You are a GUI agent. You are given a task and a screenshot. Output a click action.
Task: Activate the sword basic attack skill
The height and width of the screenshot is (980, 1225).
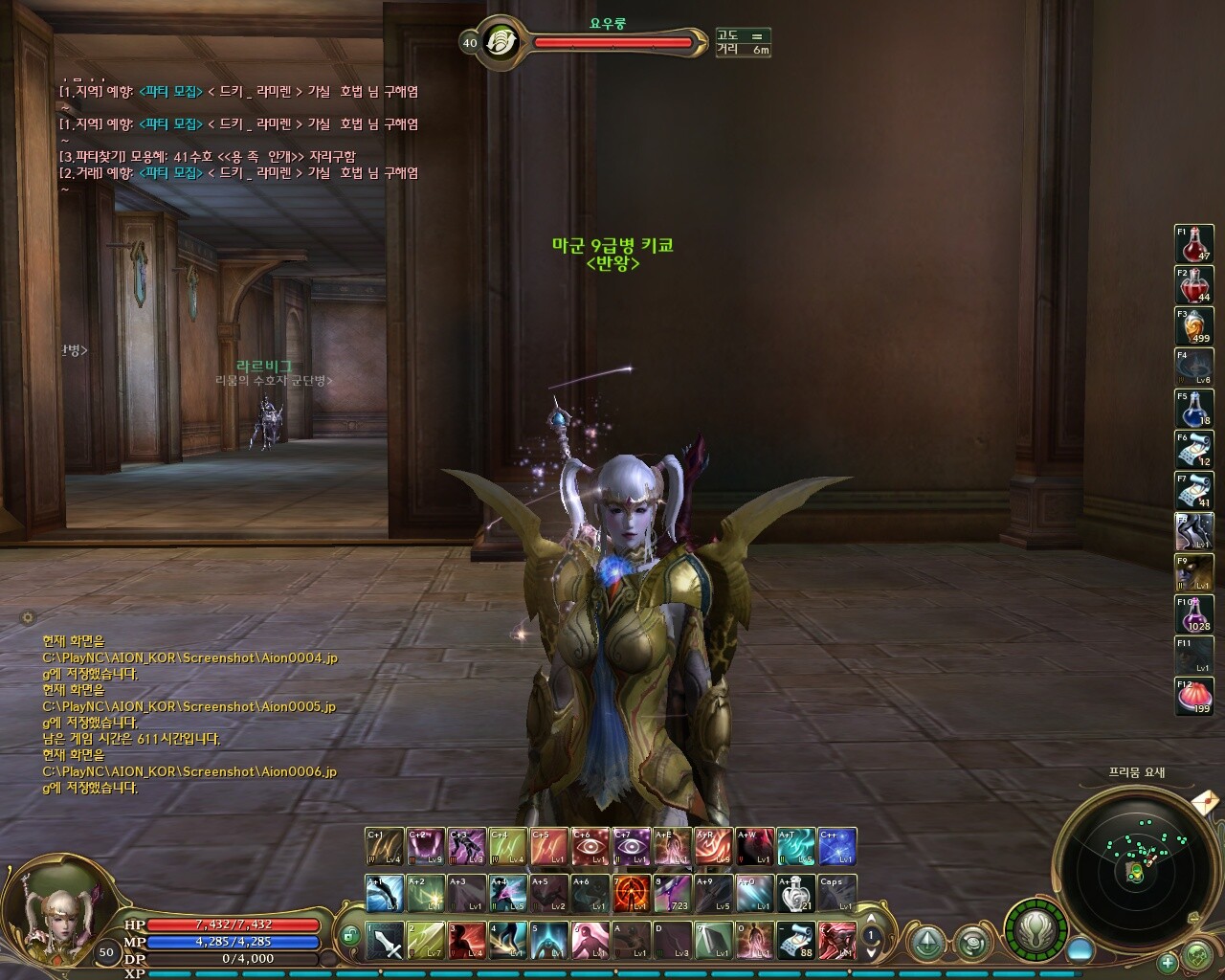tap(385, 941)
